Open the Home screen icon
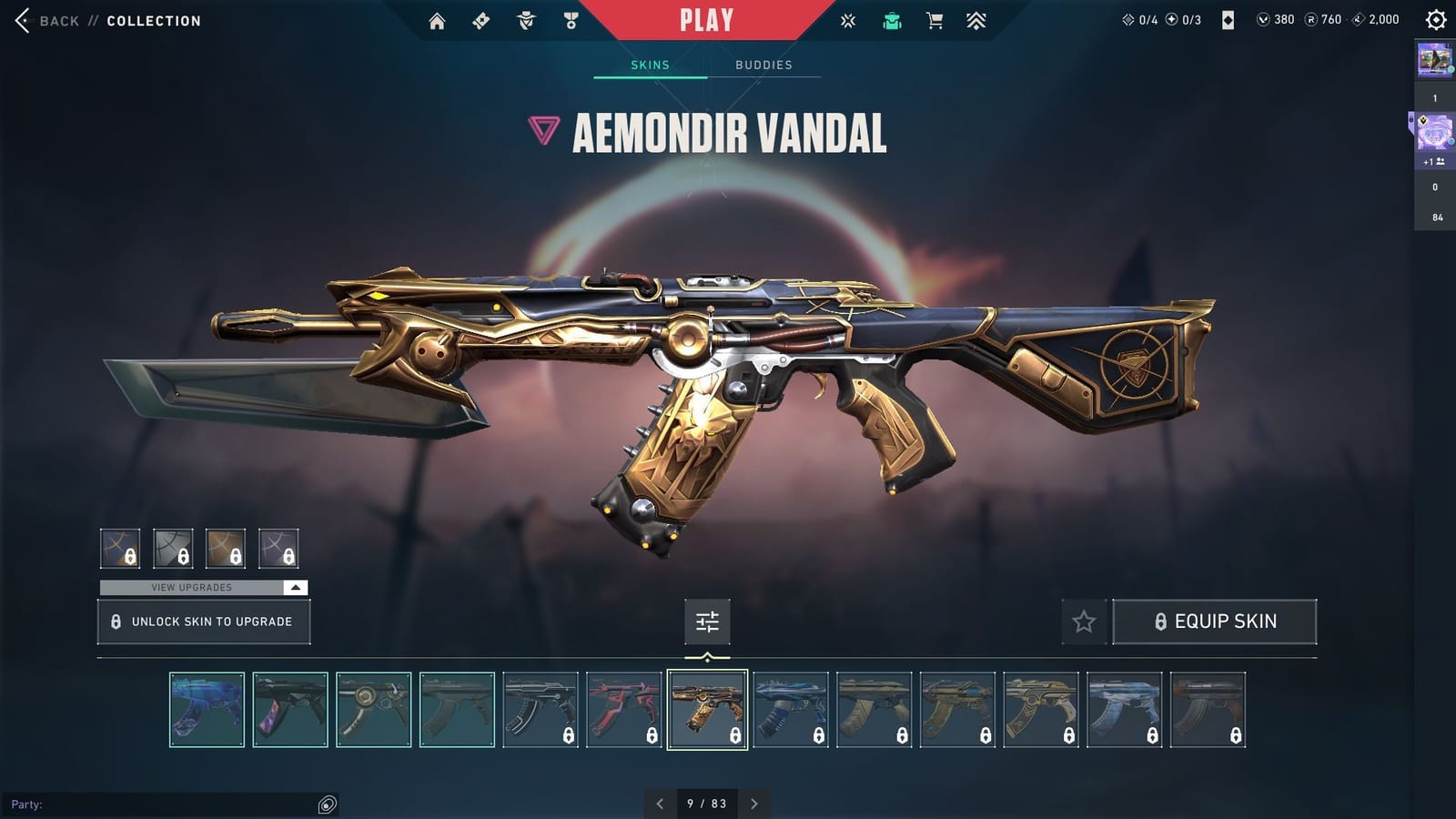This screenshot has width=1456, height=819. (x=436, y=20)
